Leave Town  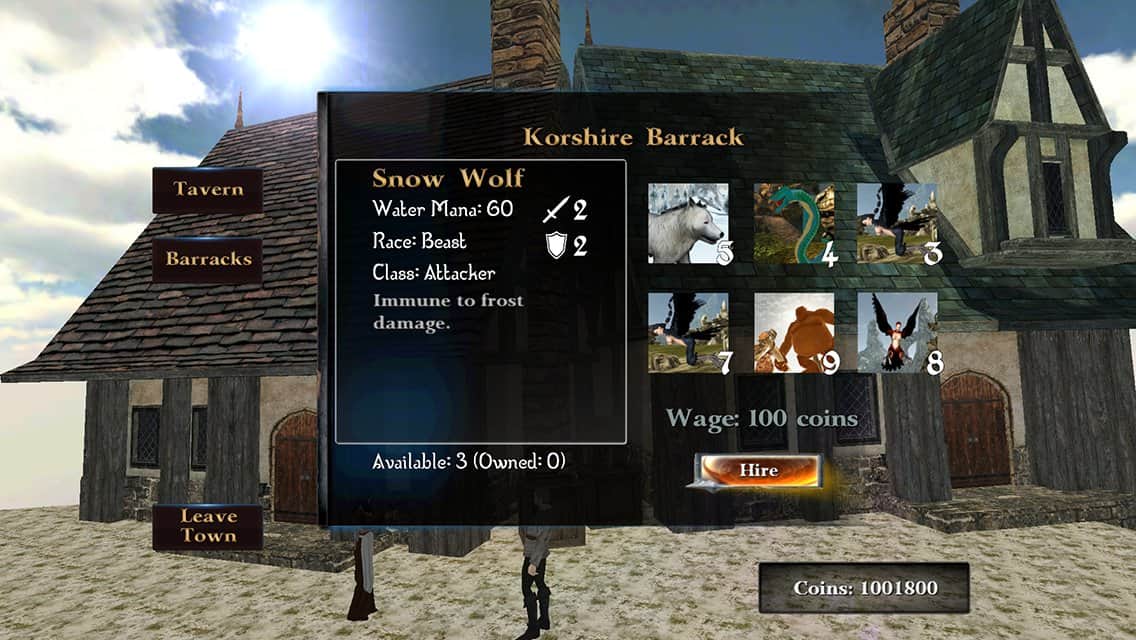[207, 527]
